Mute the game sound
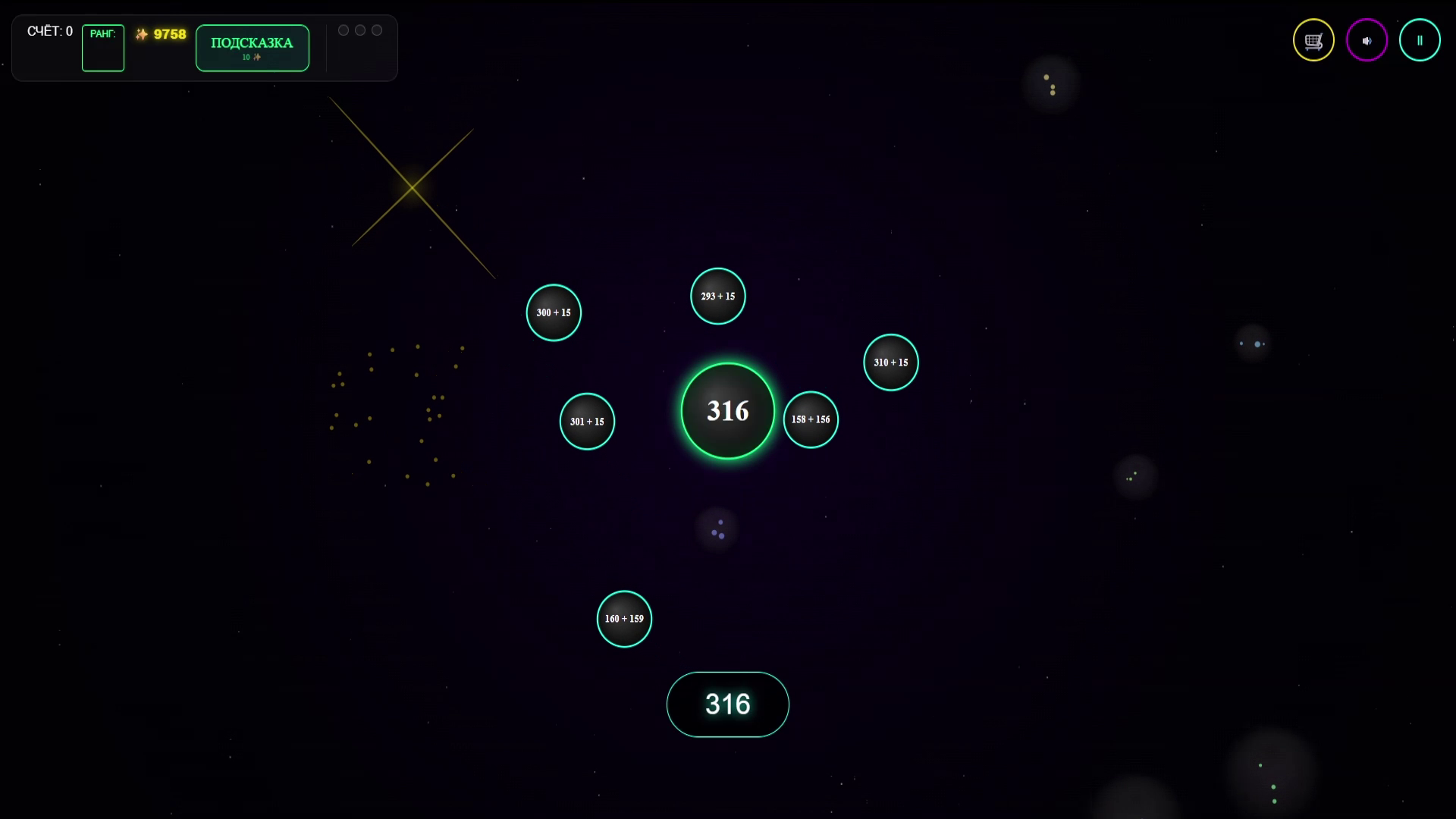This screenshot has height=819, width=1456. tap(1367, 39)
